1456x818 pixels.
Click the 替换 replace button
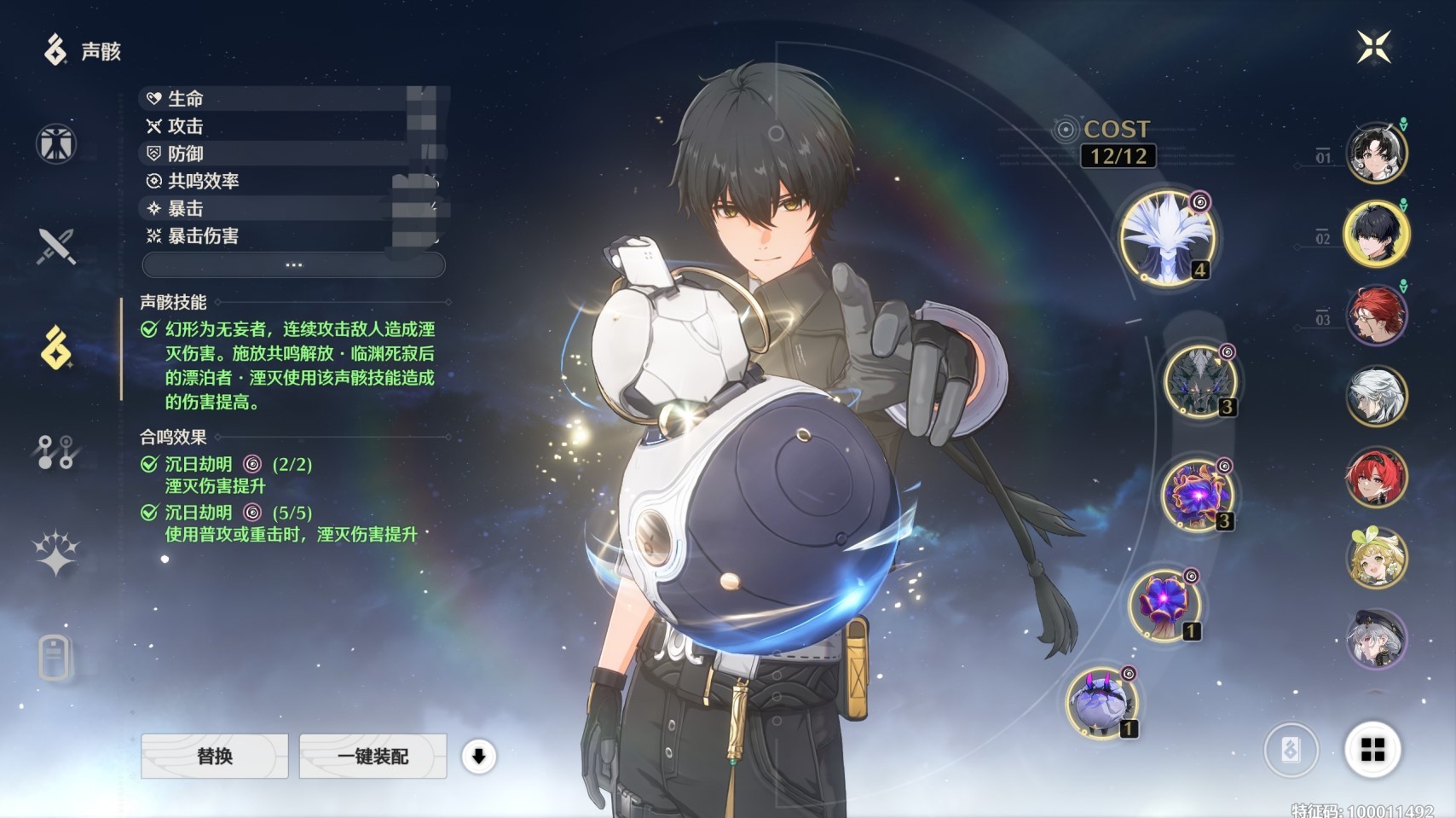(215, 756)
